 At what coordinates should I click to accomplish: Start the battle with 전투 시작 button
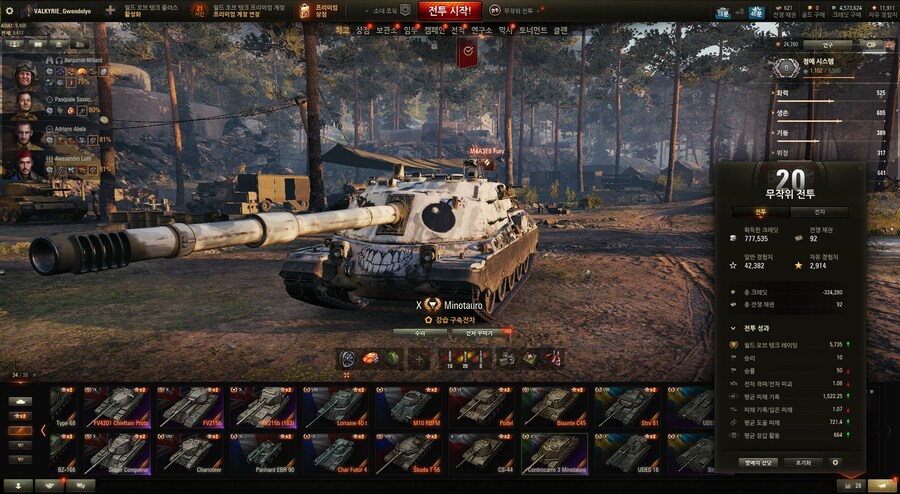coord(448,11)
